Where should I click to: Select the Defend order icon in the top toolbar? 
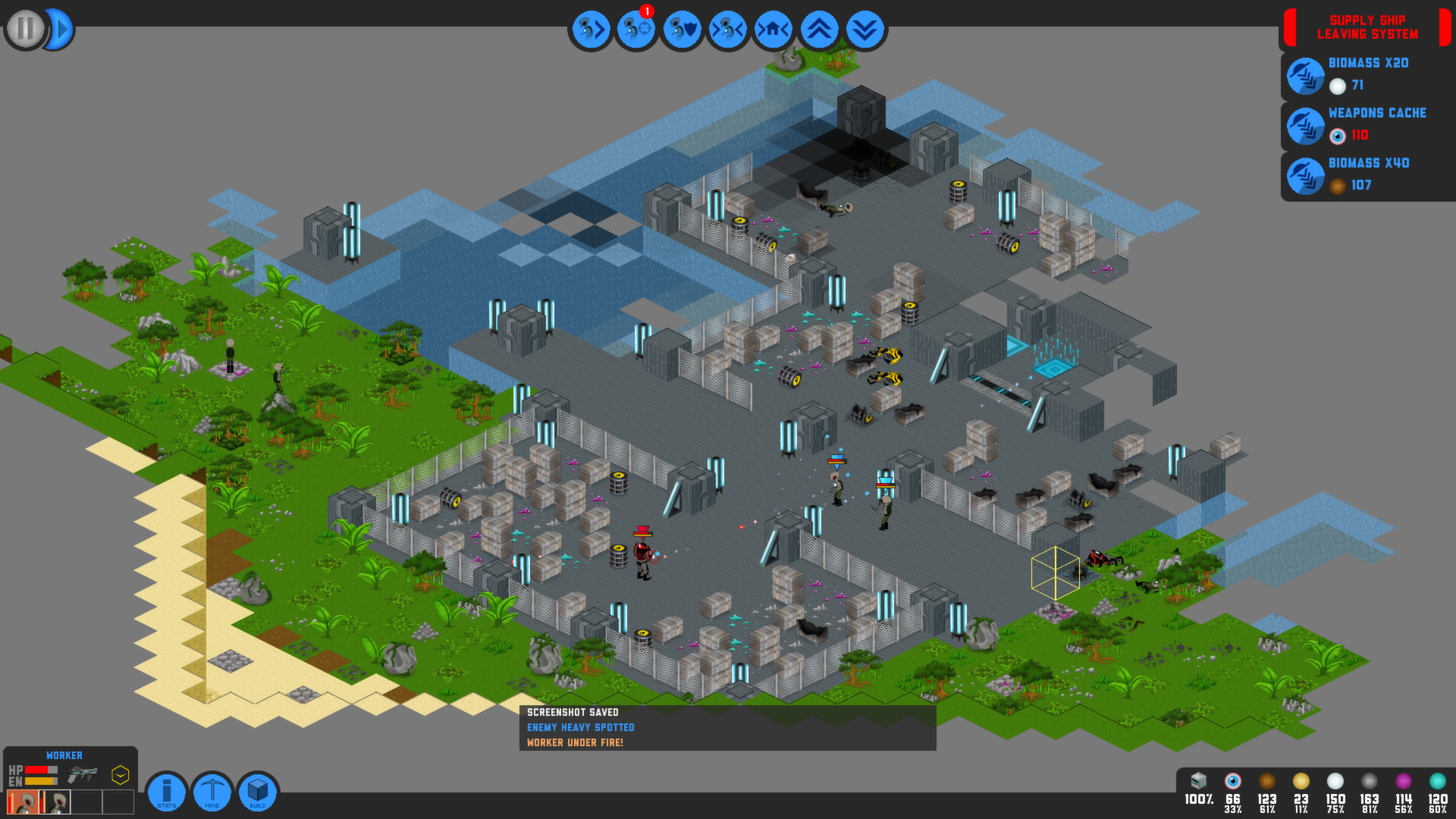[x=682, y=29]
